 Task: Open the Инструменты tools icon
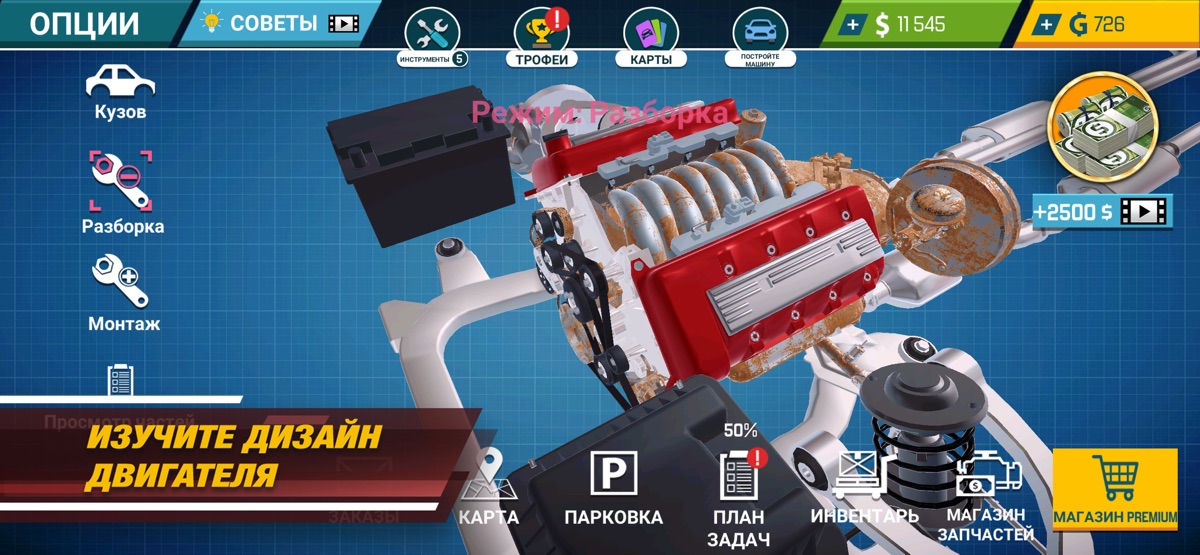(432, 37)
